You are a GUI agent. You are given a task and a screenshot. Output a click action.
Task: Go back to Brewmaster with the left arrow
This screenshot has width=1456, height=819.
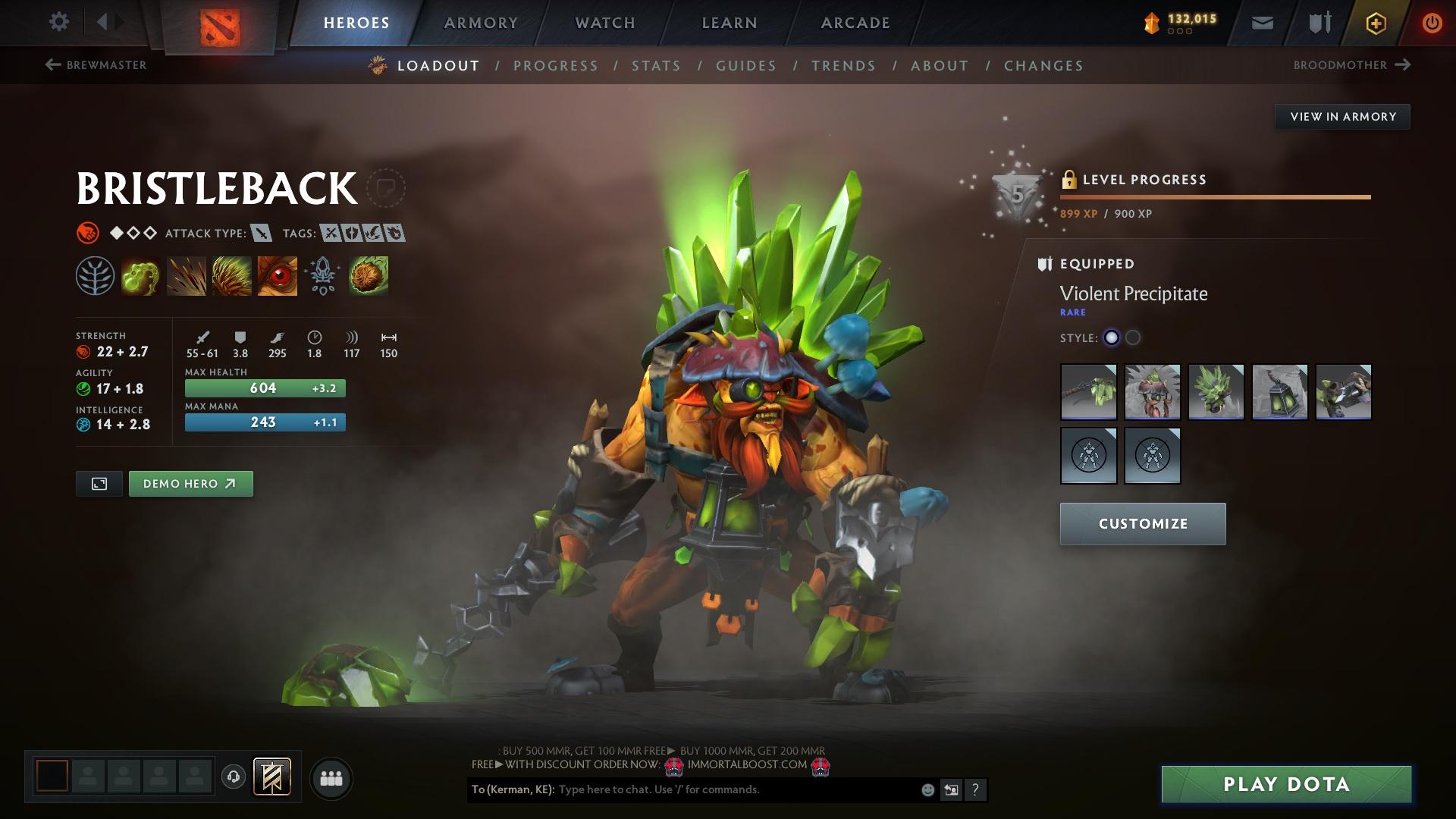(x=52, y=65)
